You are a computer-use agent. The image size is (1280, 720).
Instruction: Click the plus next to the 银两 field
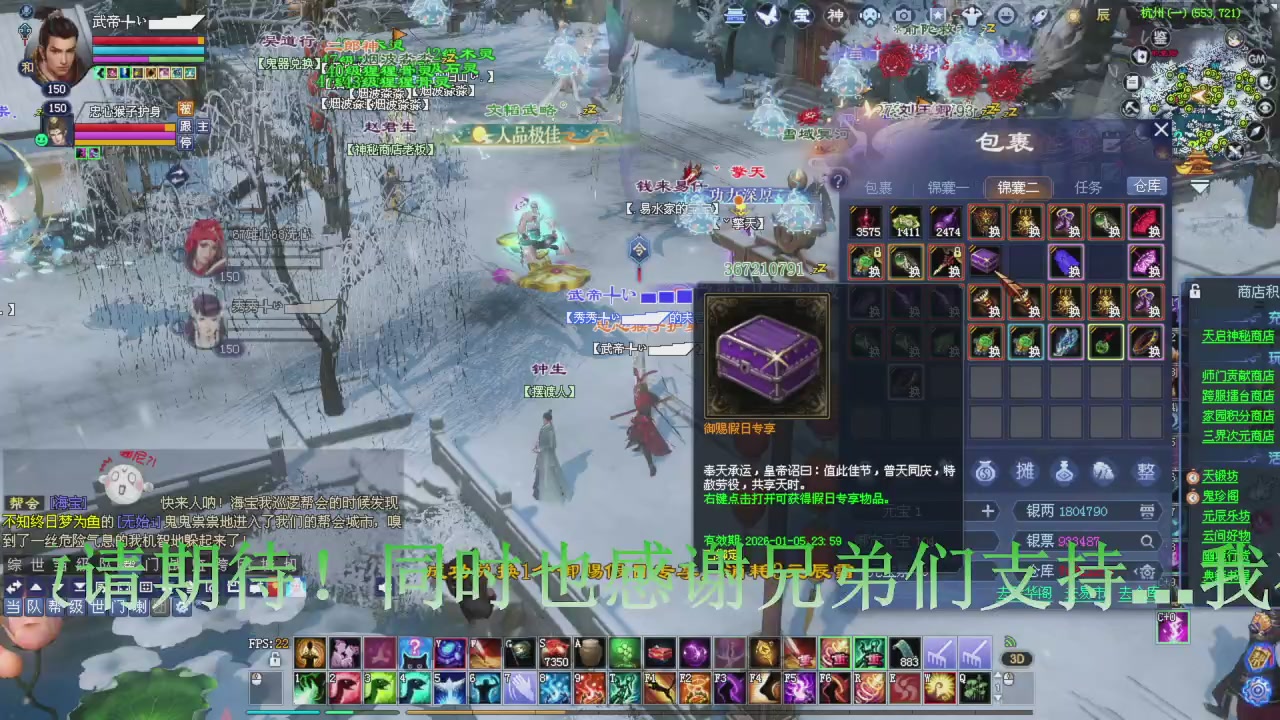pos(987,511)
